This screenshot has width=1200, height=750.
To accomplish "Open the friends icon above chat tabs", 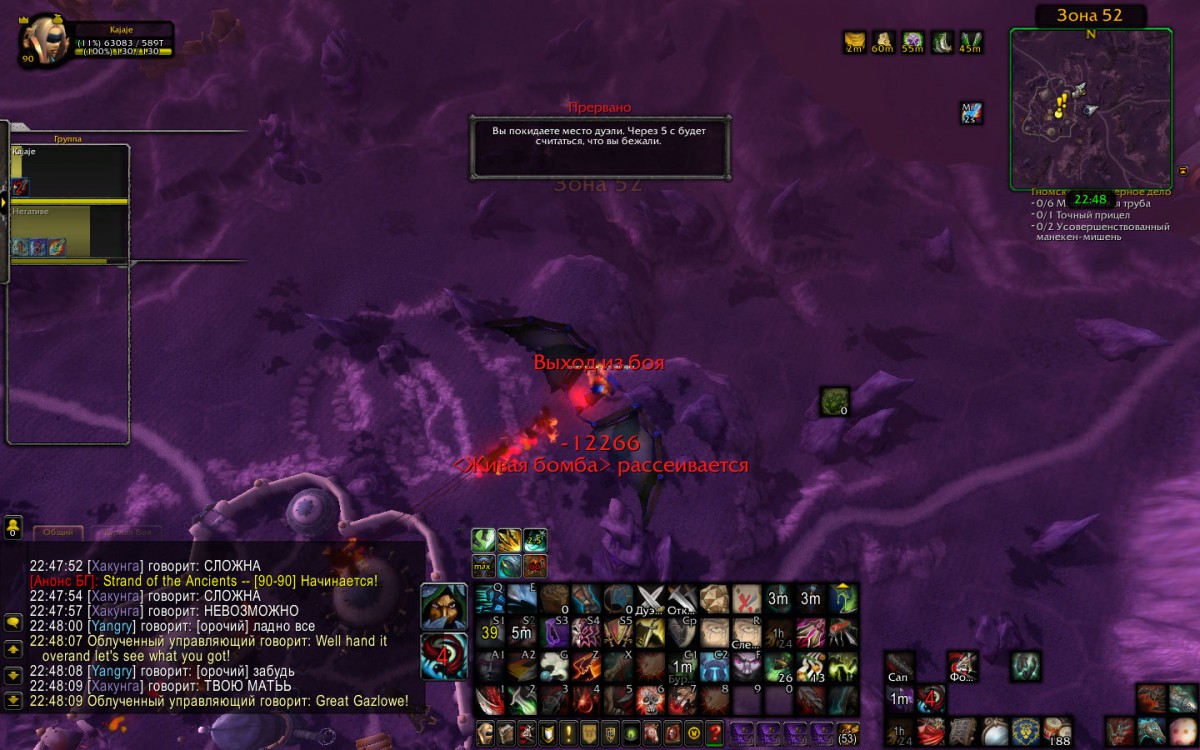I will (13, 527).
